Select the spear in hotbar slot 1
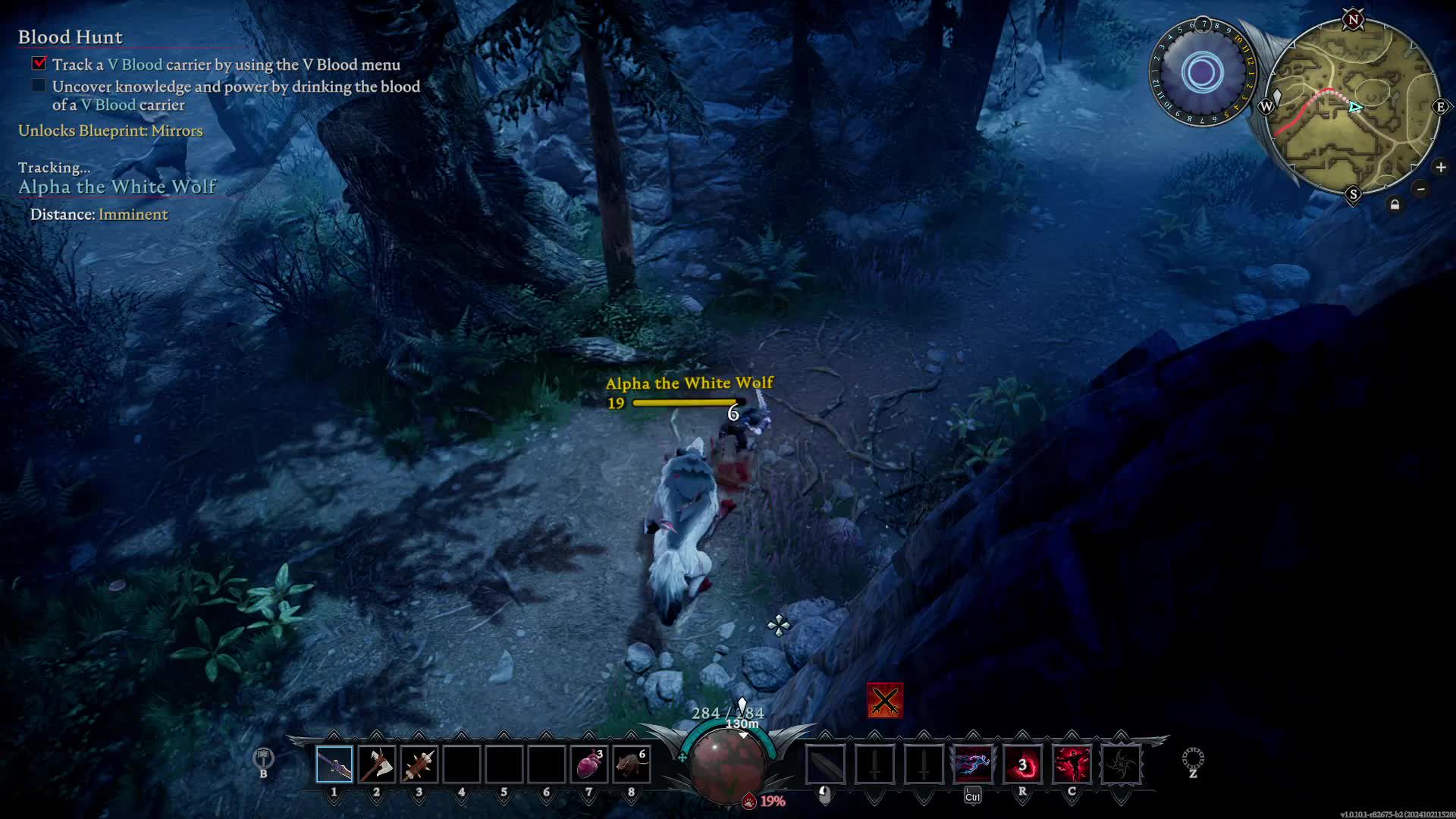Image resolution: width=1456 pixels, height=819 pixels. [334, 764]
